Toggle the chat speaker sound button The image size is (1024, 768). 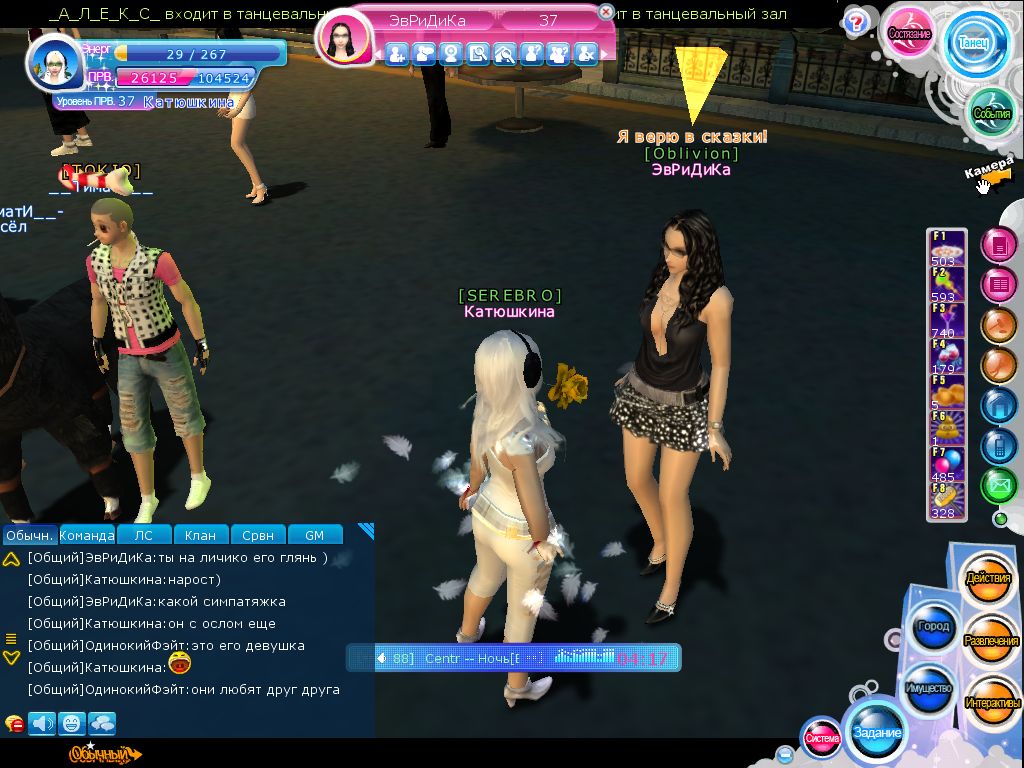[x=42, y=723]
